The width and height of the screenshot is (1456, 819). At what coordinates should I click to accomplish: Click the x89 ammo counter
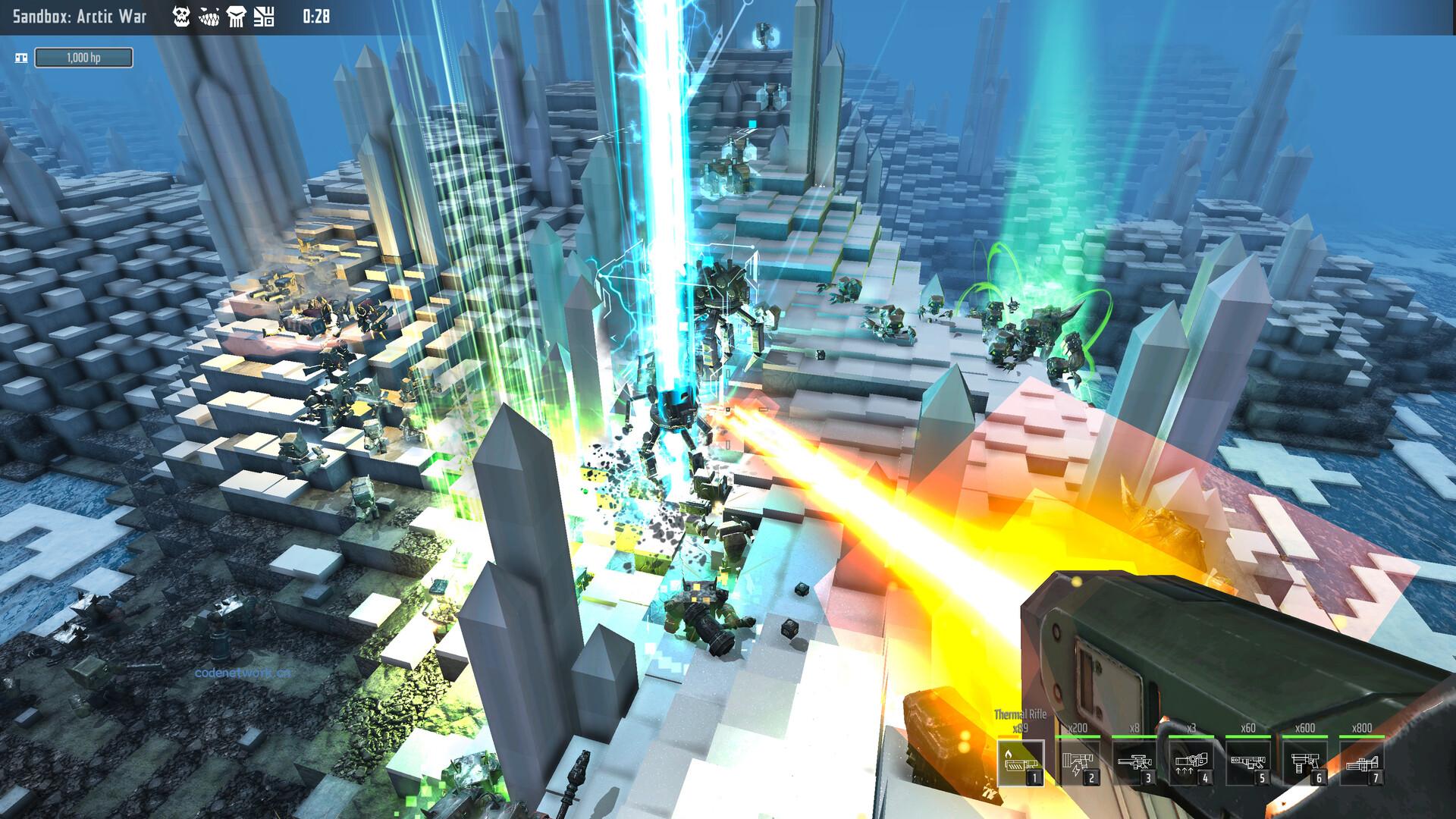1020,727
